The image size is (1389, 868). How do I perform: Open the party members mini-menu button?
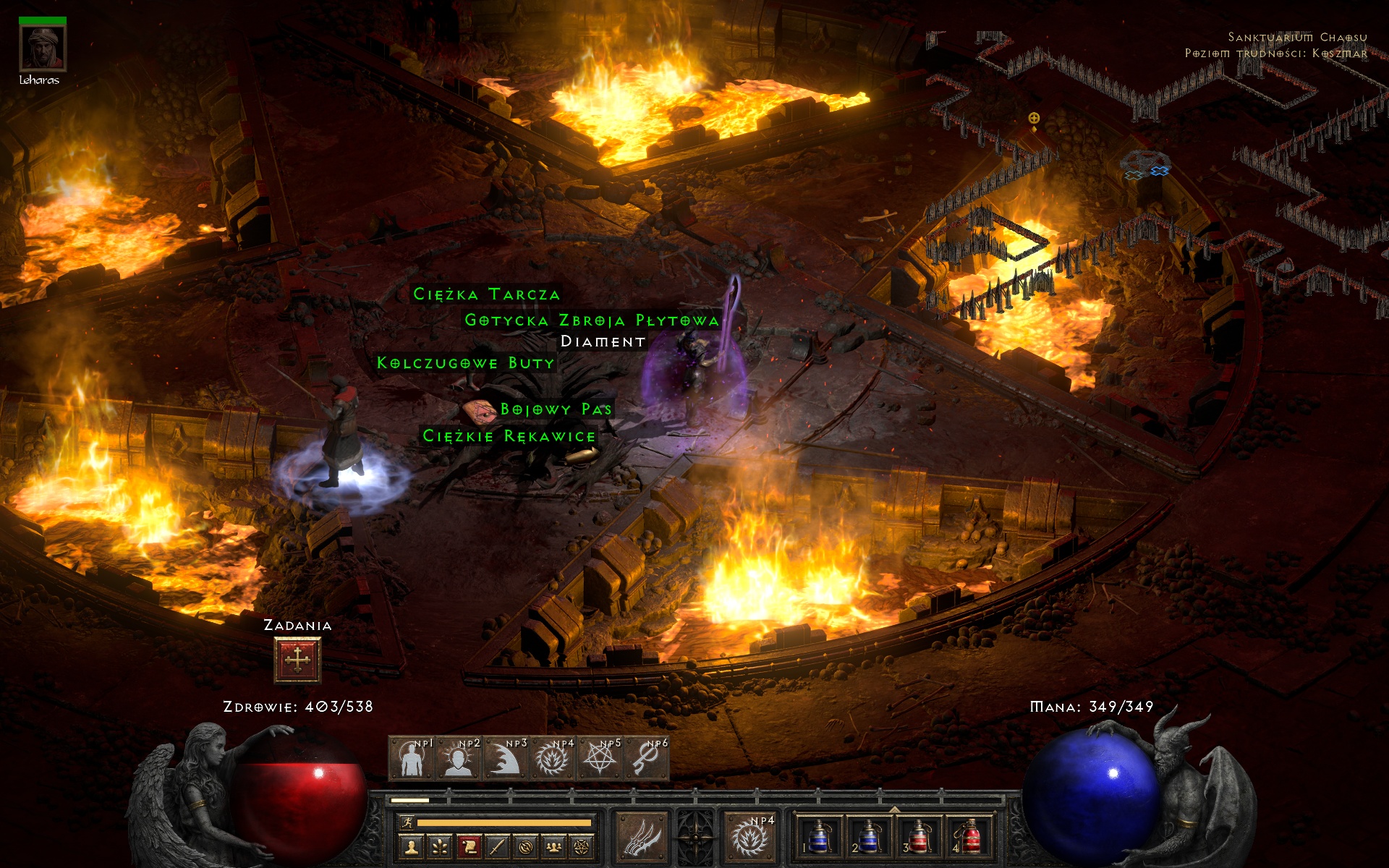(x=553, y=846)
